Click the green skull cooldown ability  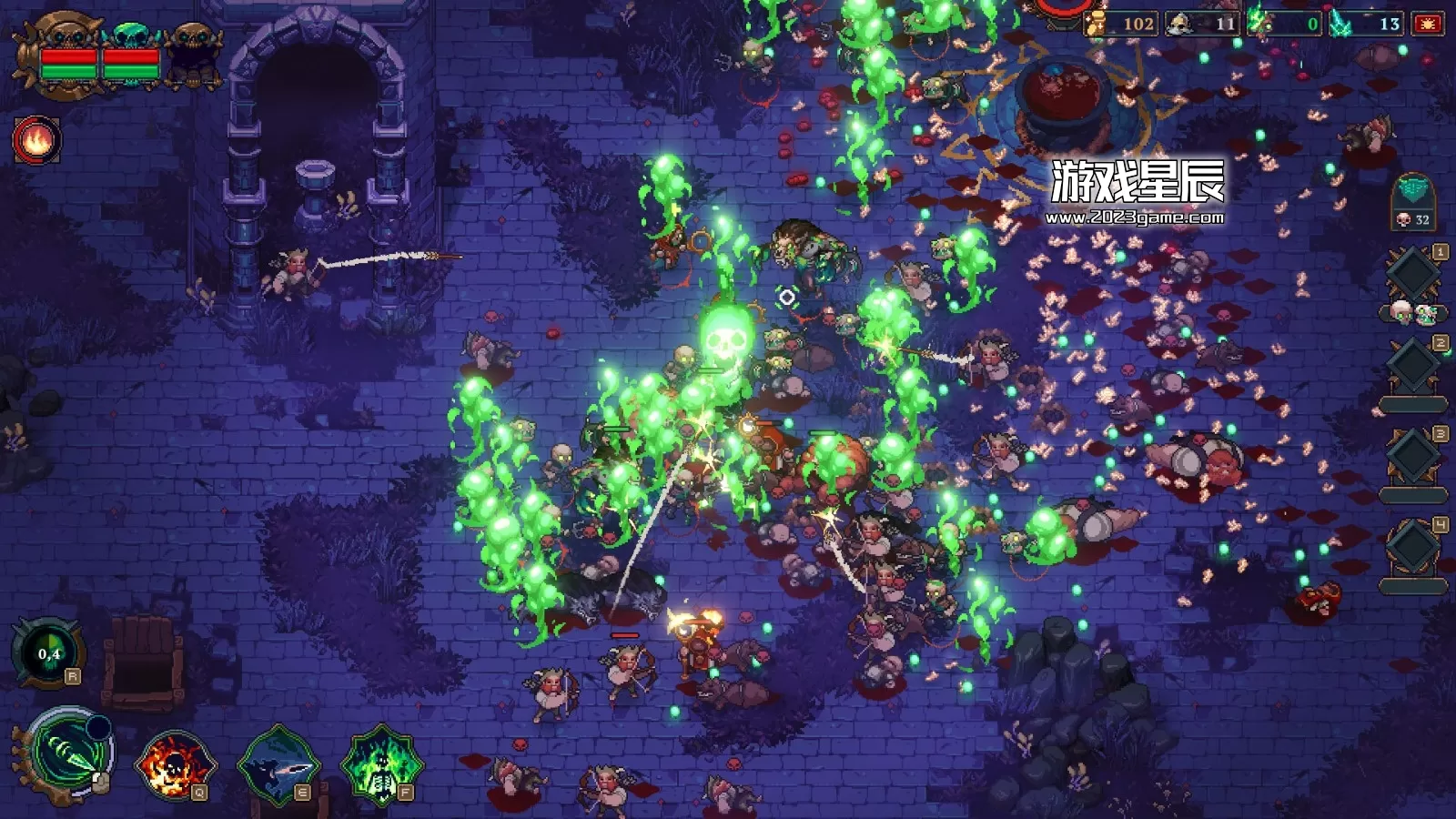[x=49, y=653]
